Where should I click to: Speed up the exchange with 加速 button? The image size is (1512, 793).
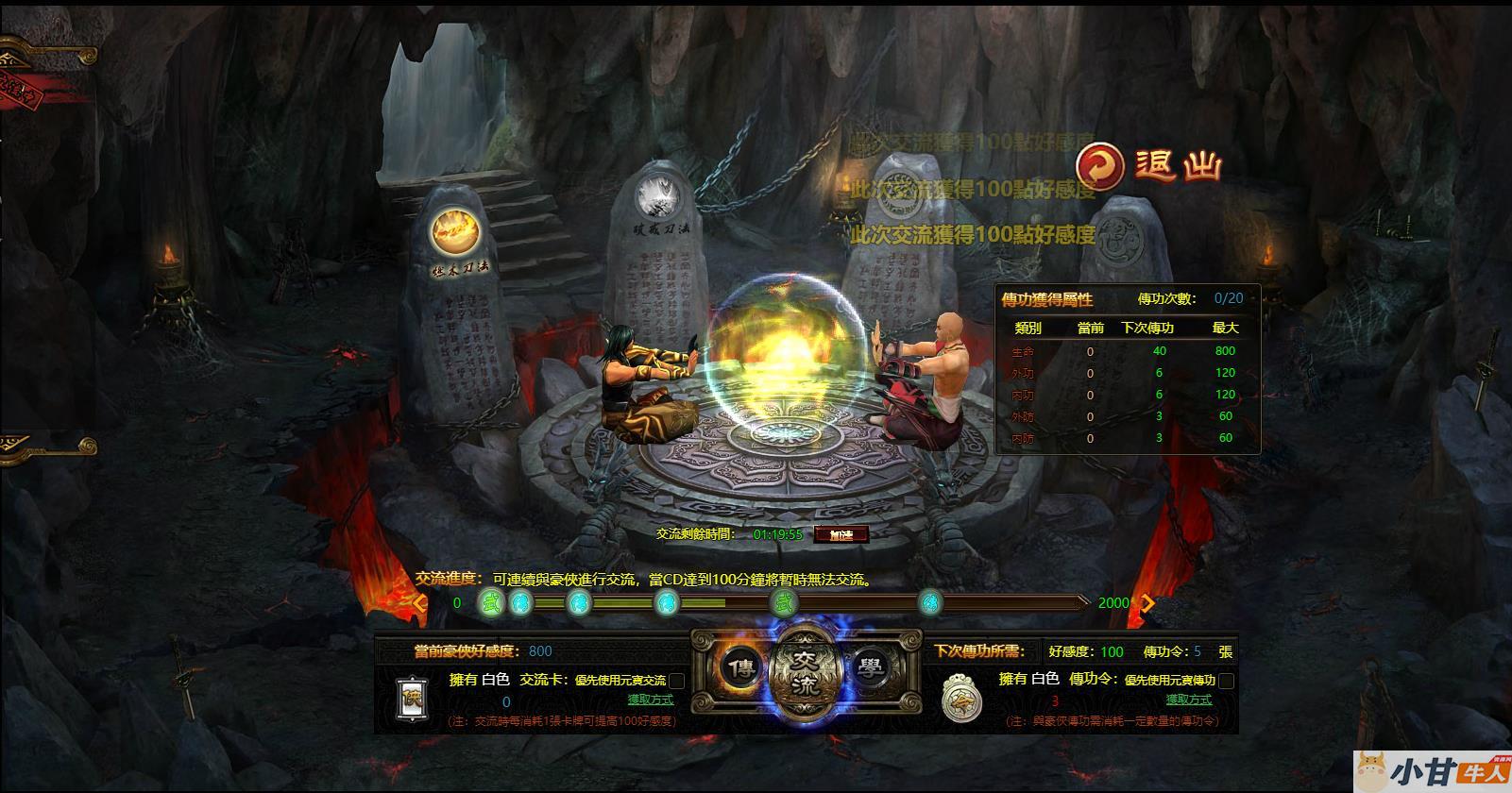coord(840,534)
